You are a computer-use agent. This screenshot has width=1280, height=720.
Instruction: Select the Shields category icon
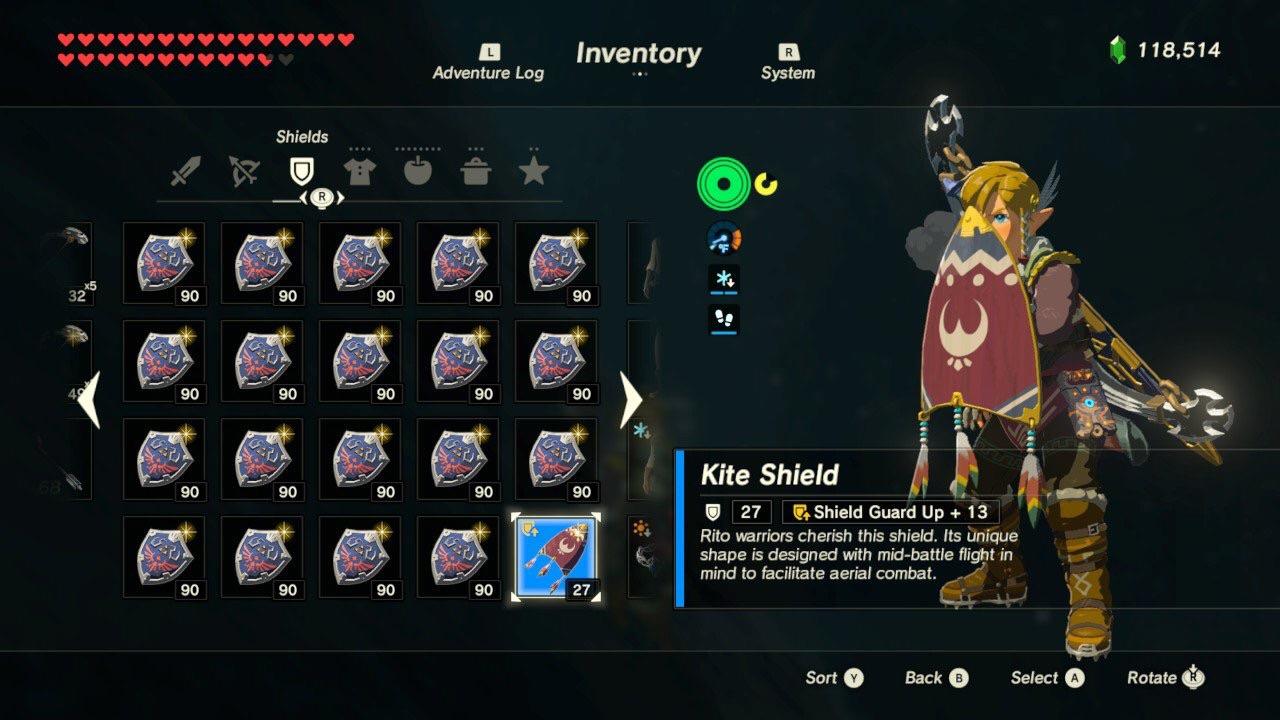click(x=302, y=169)
